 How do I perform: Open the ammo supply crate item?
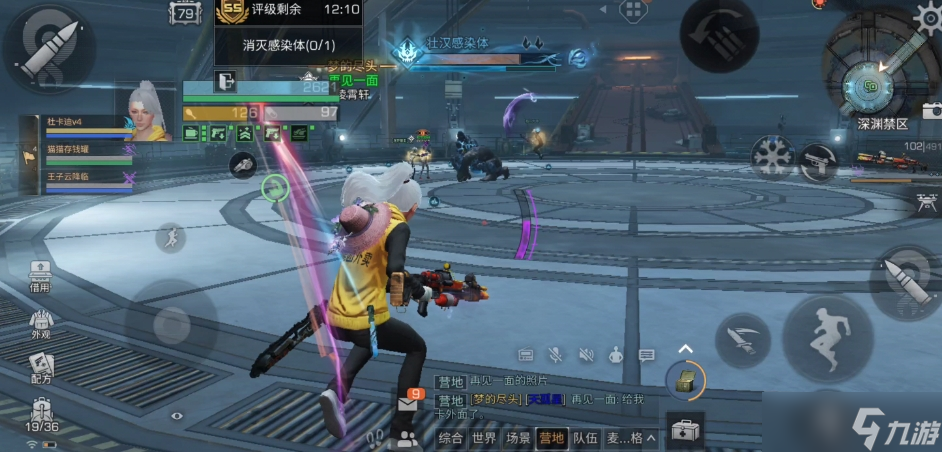(685, 380)
